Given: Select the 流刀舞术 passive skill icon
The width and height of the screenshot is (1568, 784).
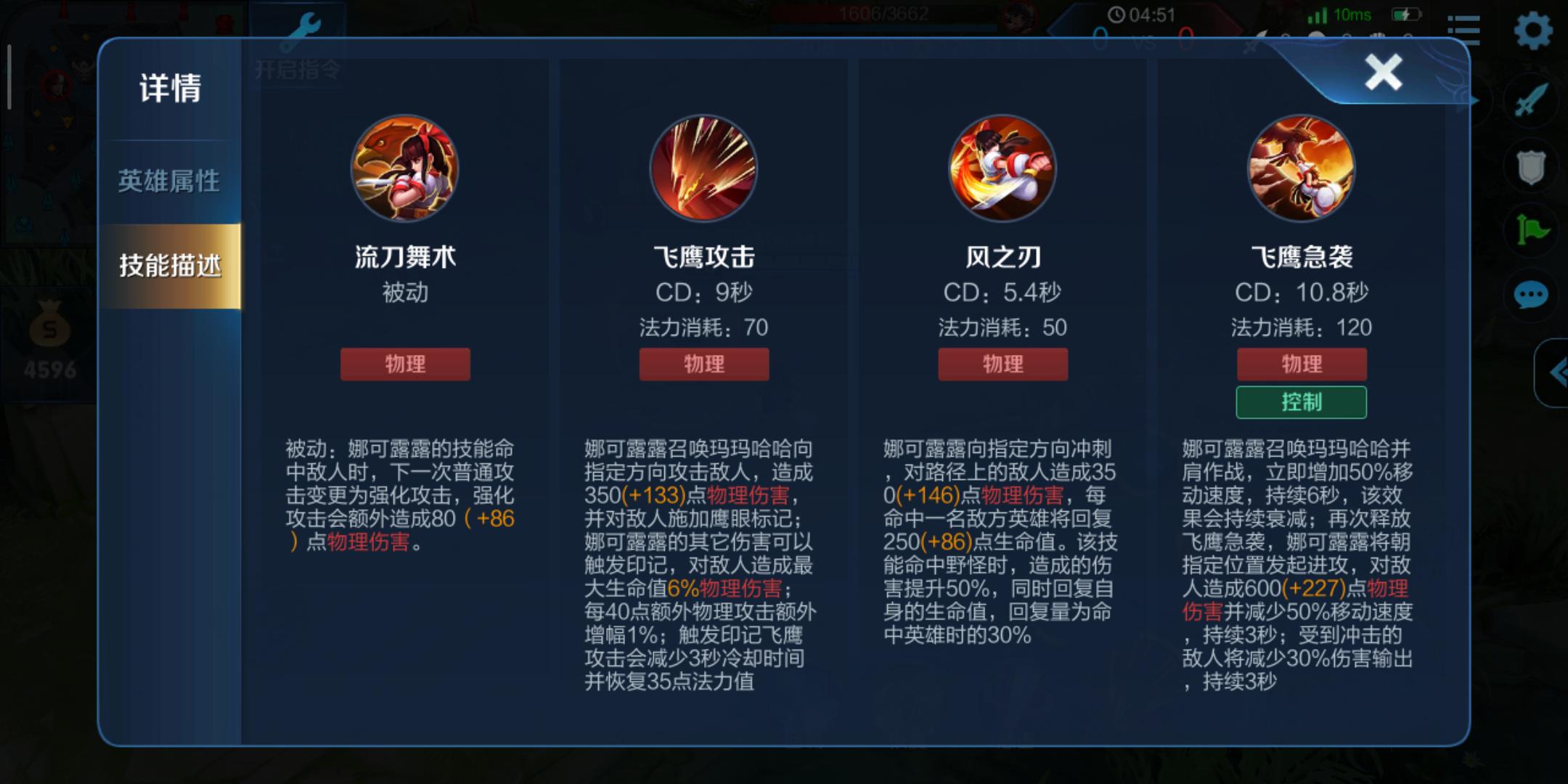Looking at the screenshot, I should tap(404, 168).
